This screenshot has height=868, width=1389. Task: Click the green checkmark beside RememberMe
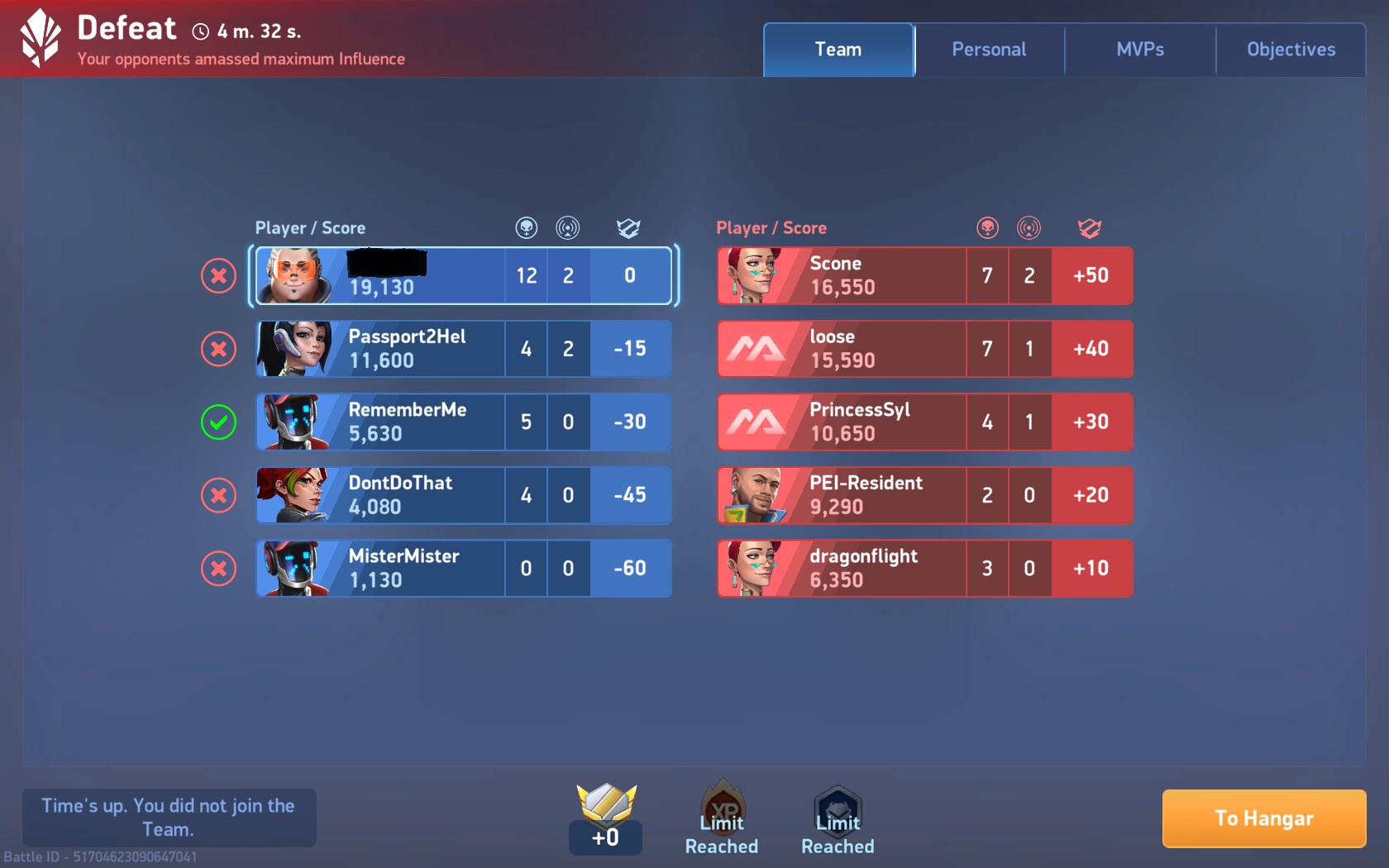coord(219,422)
